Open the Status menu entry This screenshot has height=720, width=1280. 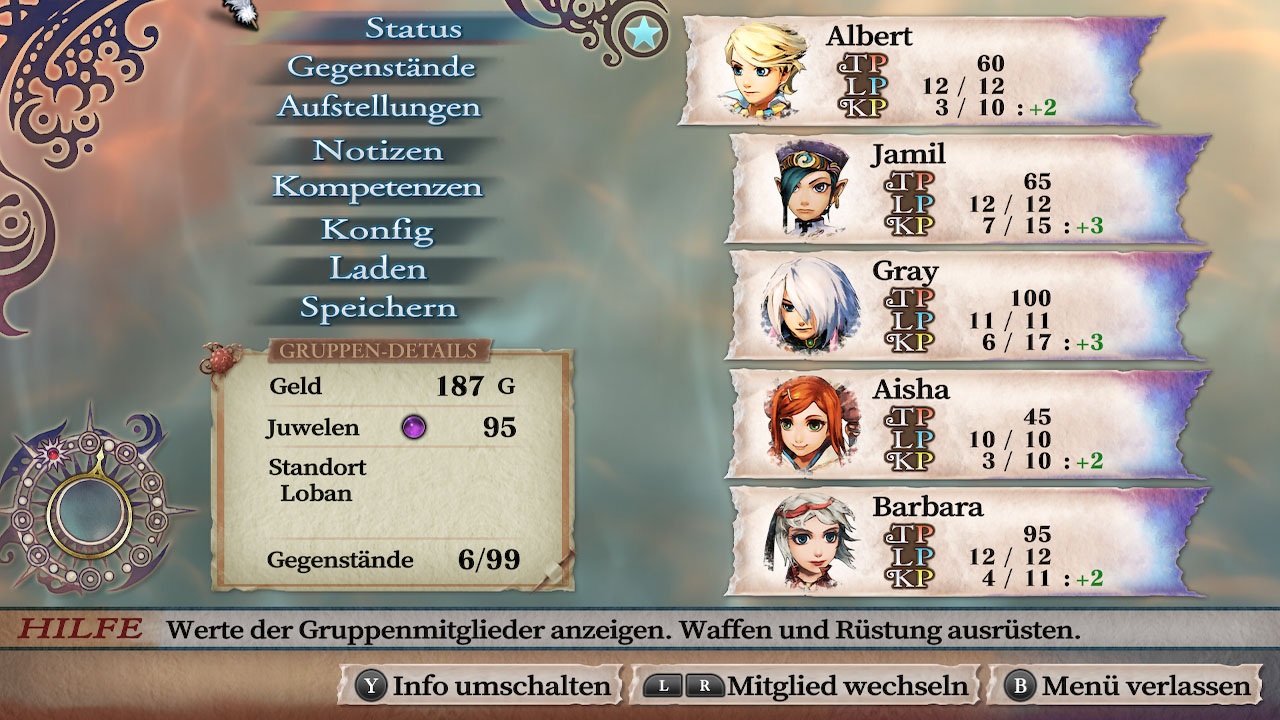pos(413,29)
